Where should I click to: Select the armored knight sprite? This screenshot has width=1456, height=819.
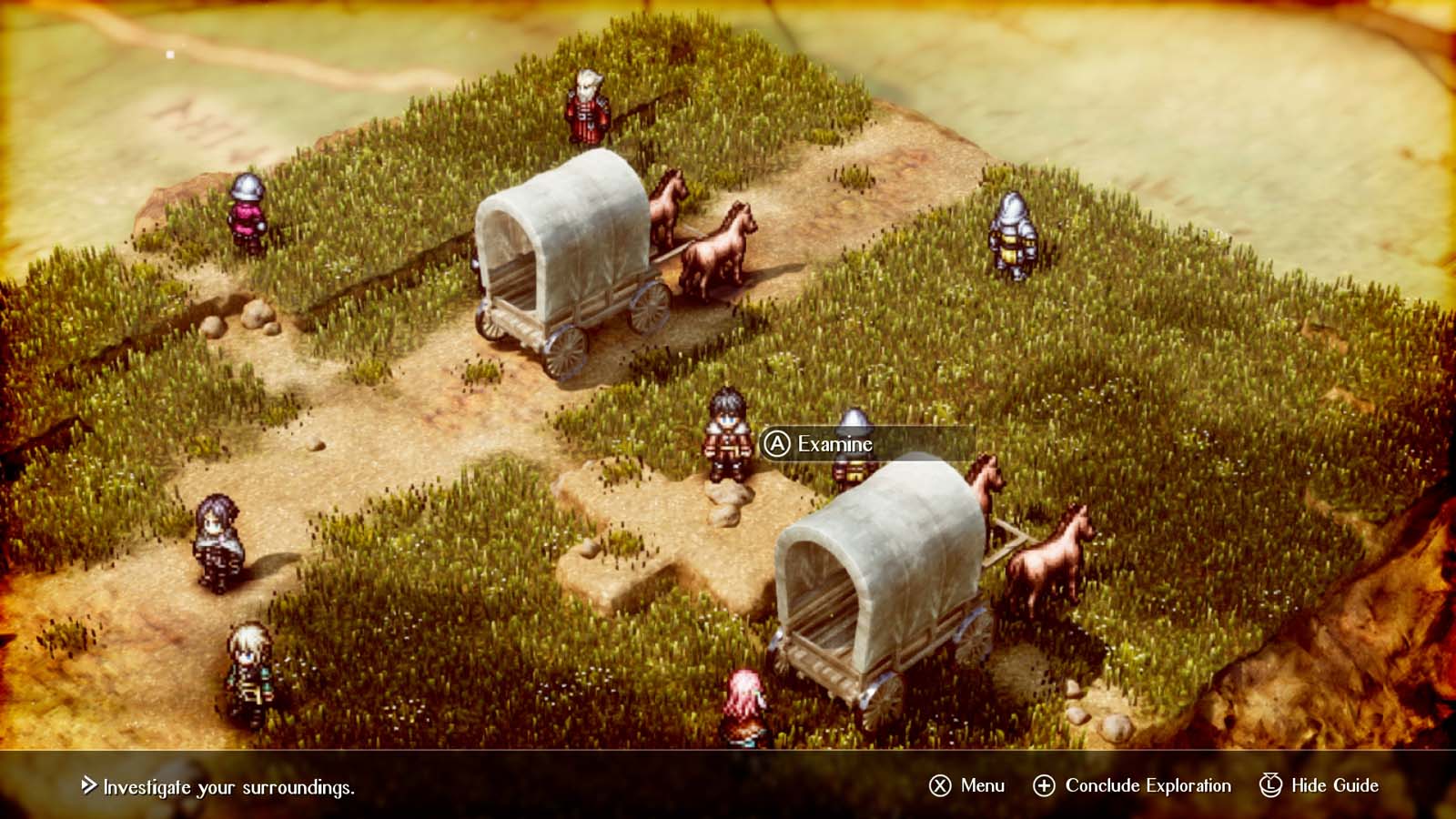(1010, 237)
